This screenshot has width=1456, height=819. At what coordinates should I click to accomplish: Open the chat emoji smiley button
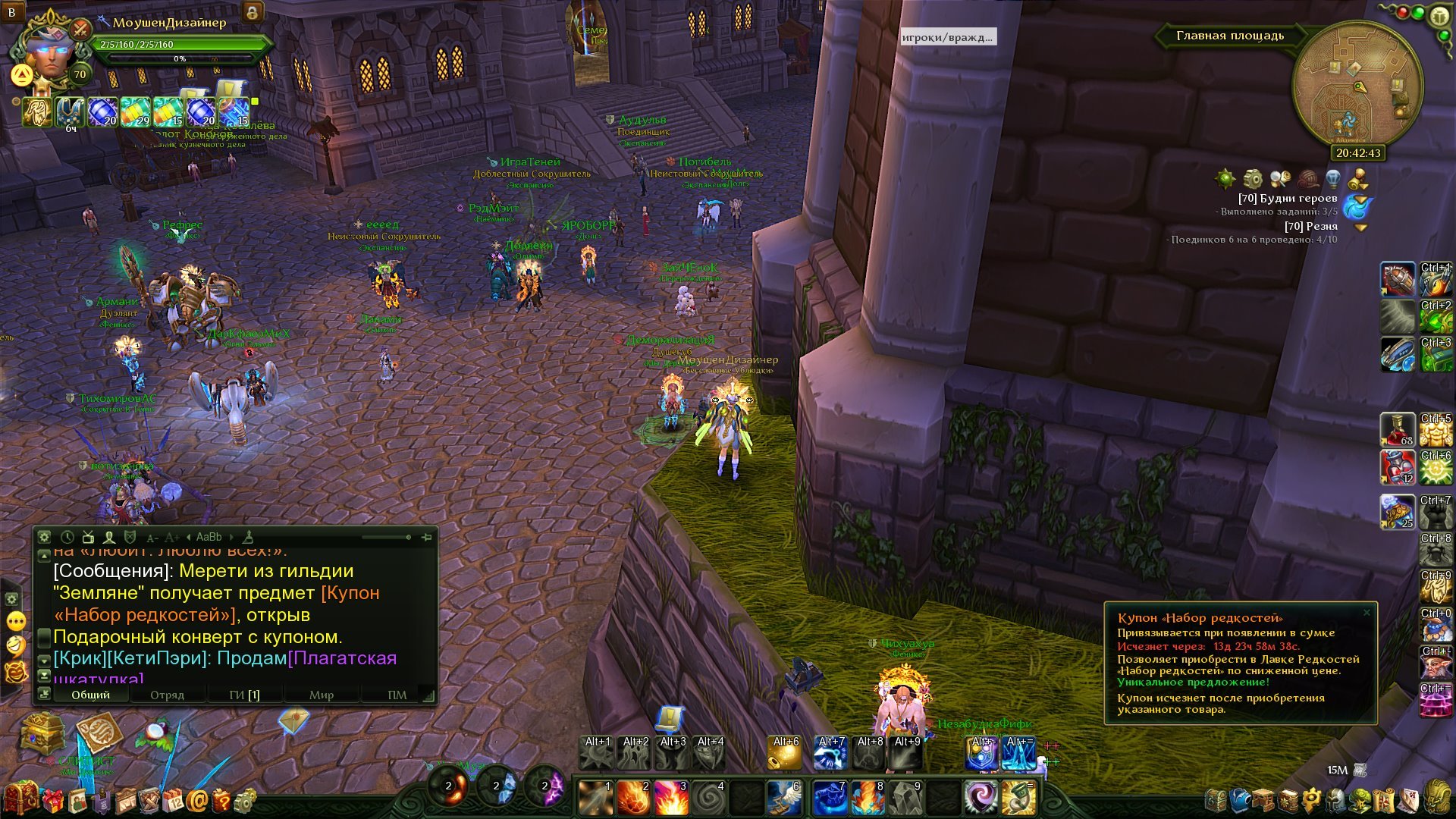click(x=16, y=645)
